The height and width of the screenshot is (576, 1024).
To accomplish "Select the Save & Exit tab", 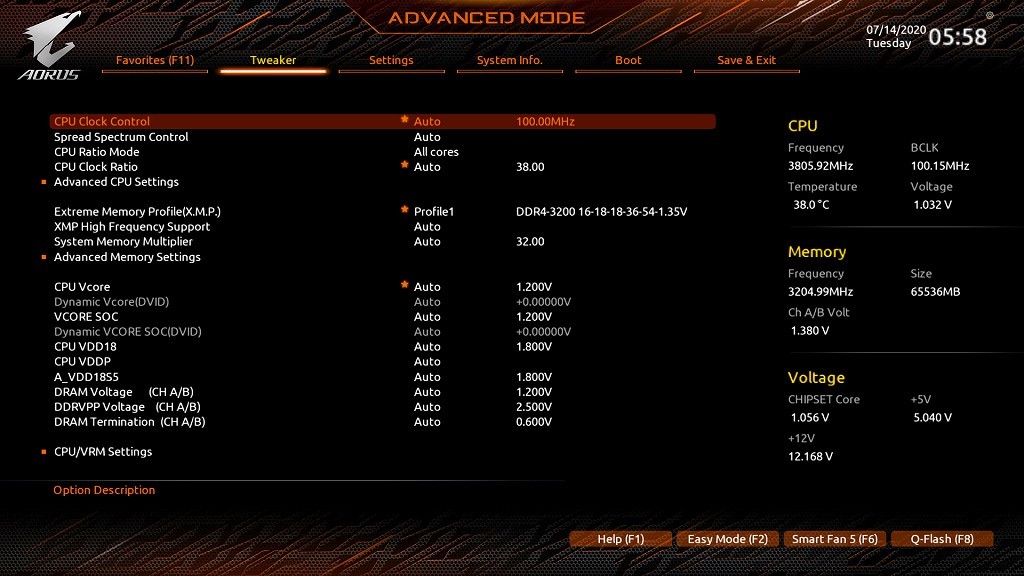I will click(x=746, y=61).
